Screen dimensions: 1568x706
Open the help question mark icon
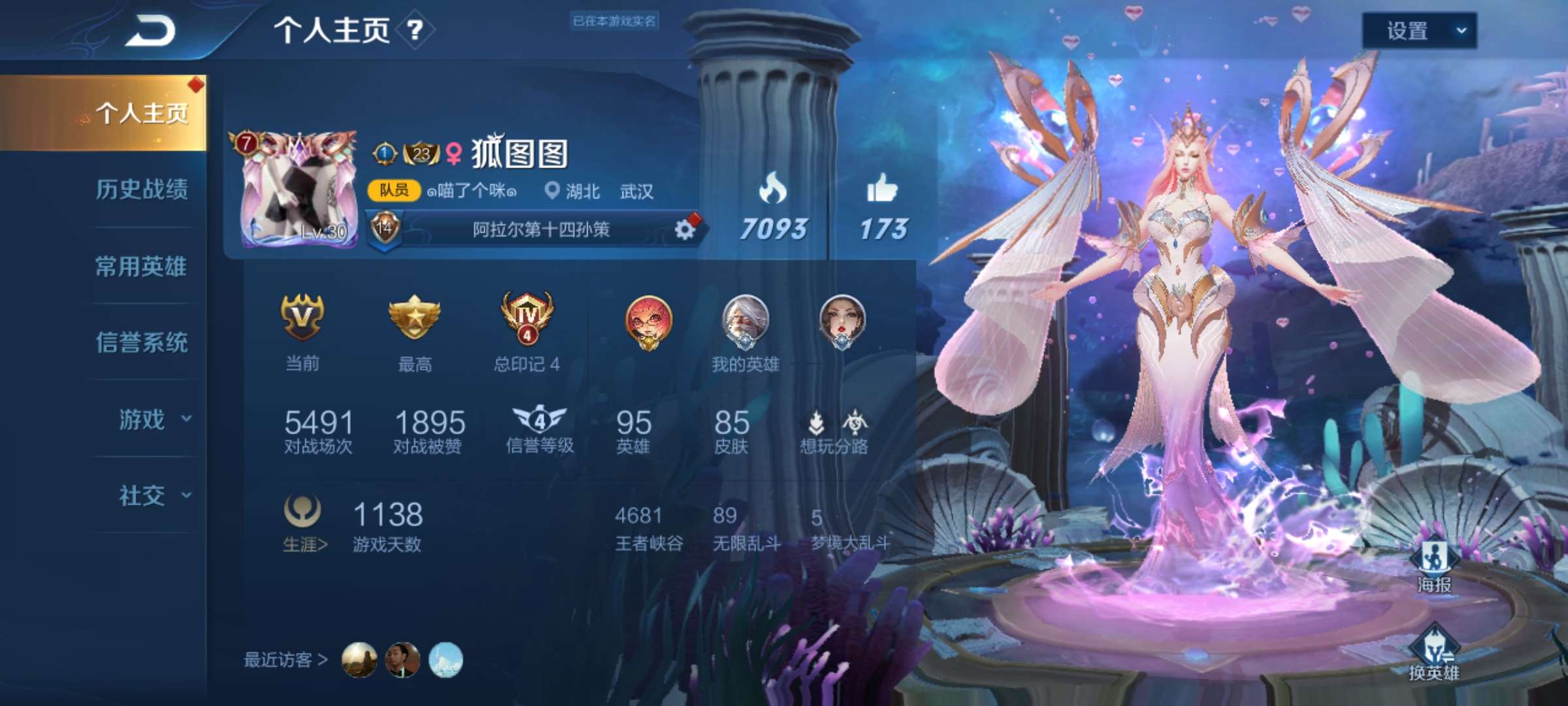(415, 30)
